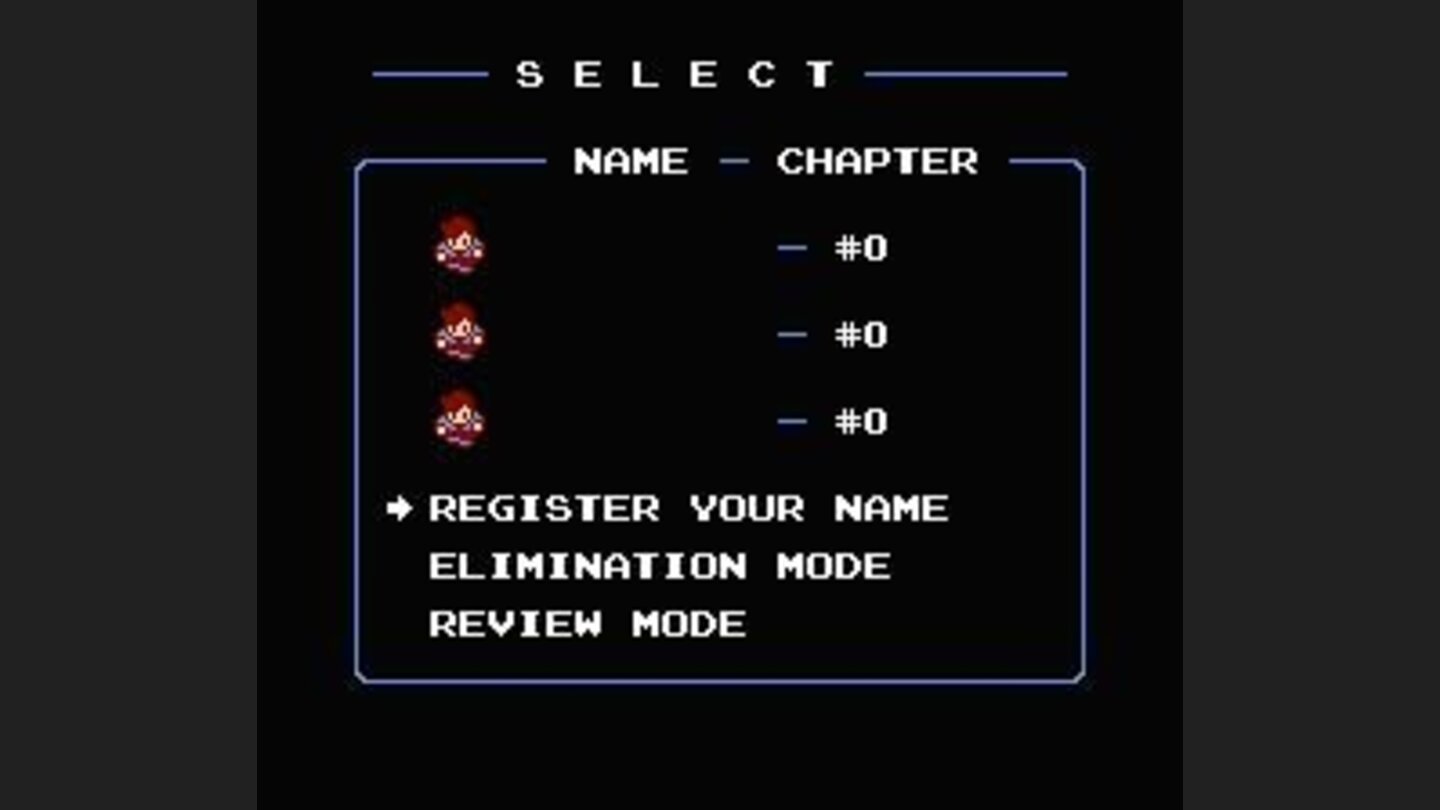
Task: Open the NAME column header
Action: 628,161
